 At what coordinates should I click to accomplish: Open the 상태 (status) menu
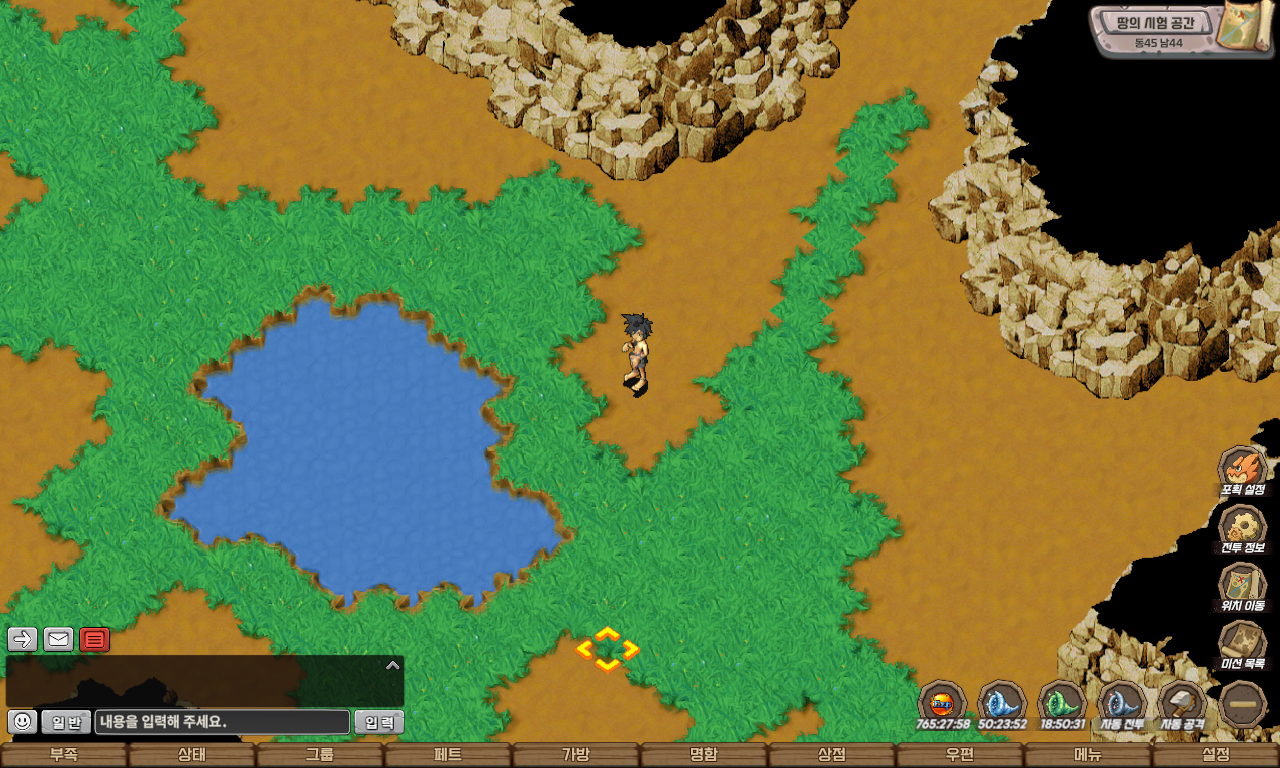192,755
